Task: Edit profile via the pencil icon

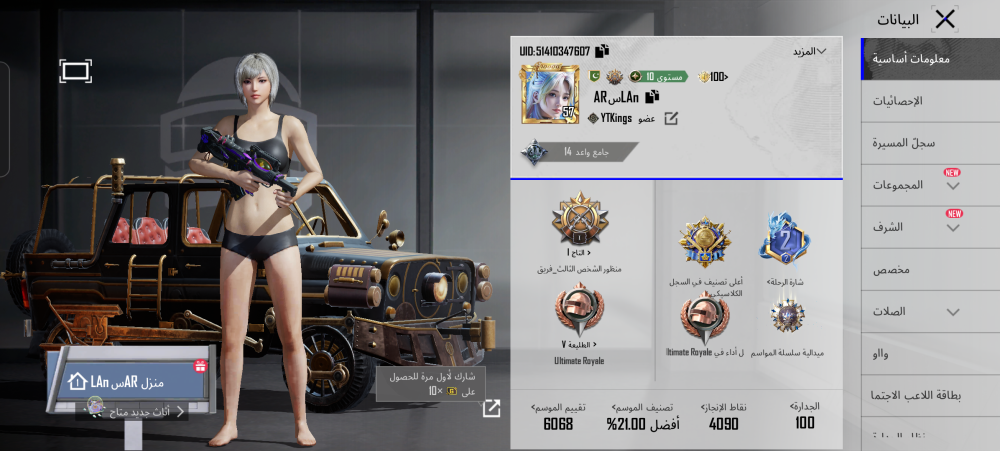Action: [x=672, y=119]
